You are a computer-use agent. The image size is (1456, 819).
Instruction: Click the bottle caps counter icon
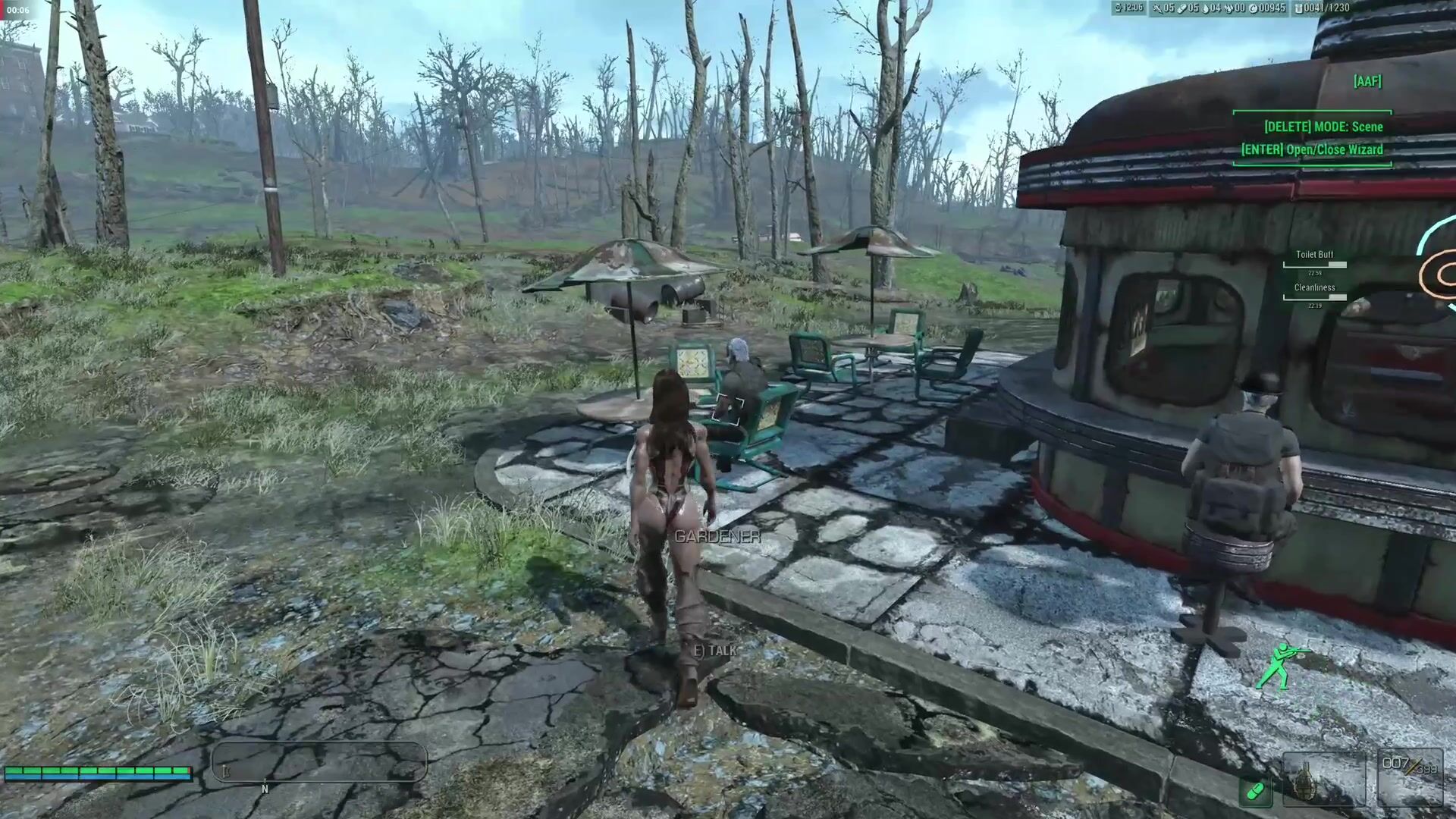coord(1254,8)
